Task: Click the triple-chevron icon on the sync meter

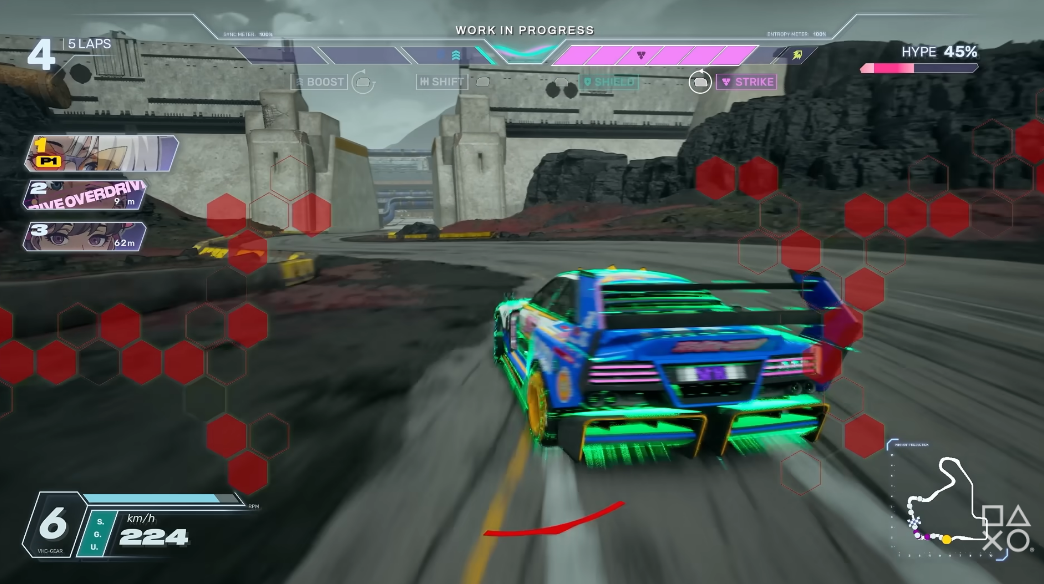Action: pyautogui.click(x=457, y=55)
